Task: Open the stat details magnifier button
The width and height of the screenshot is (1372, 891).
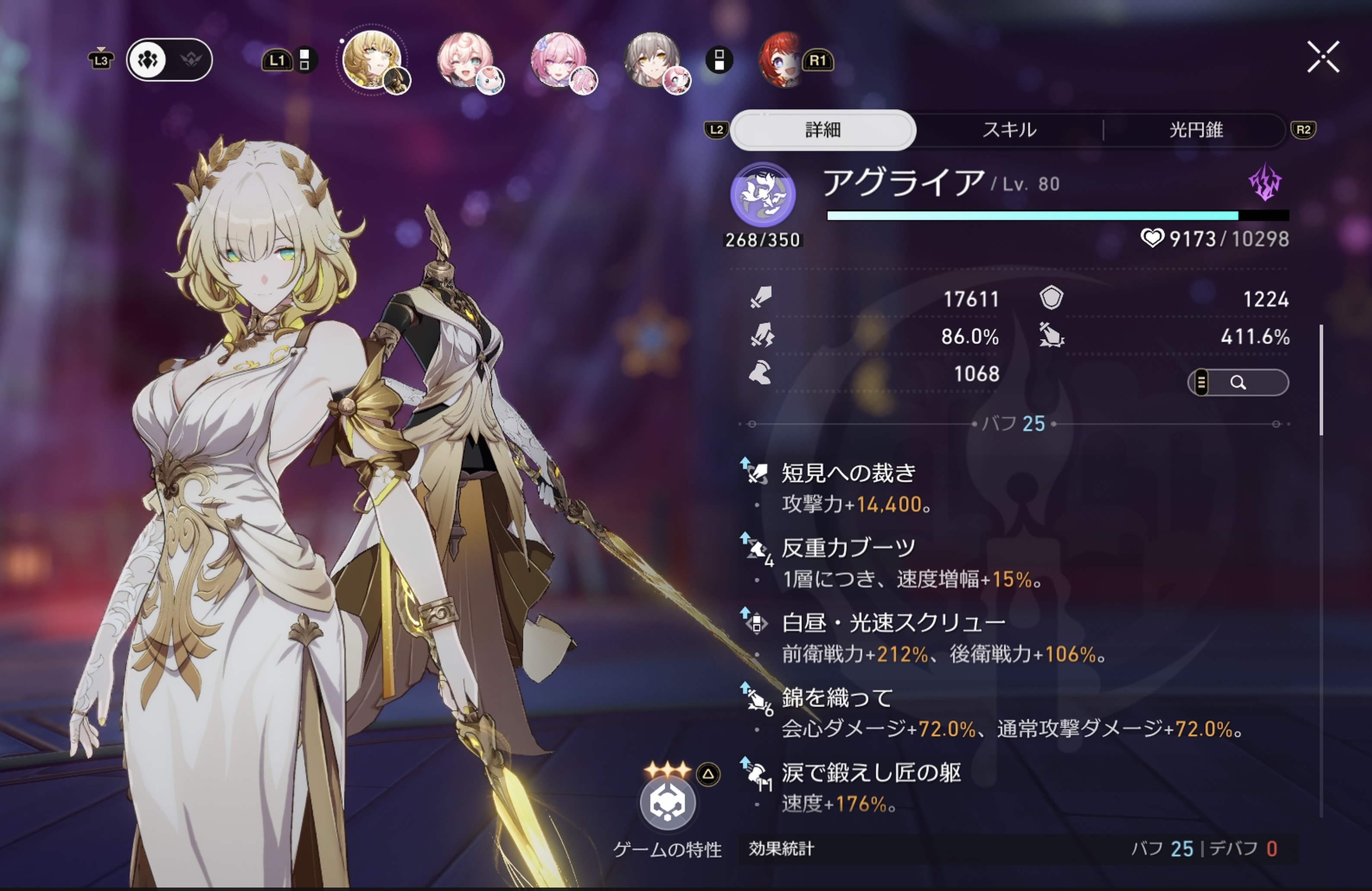Action: coord(1238,383)
